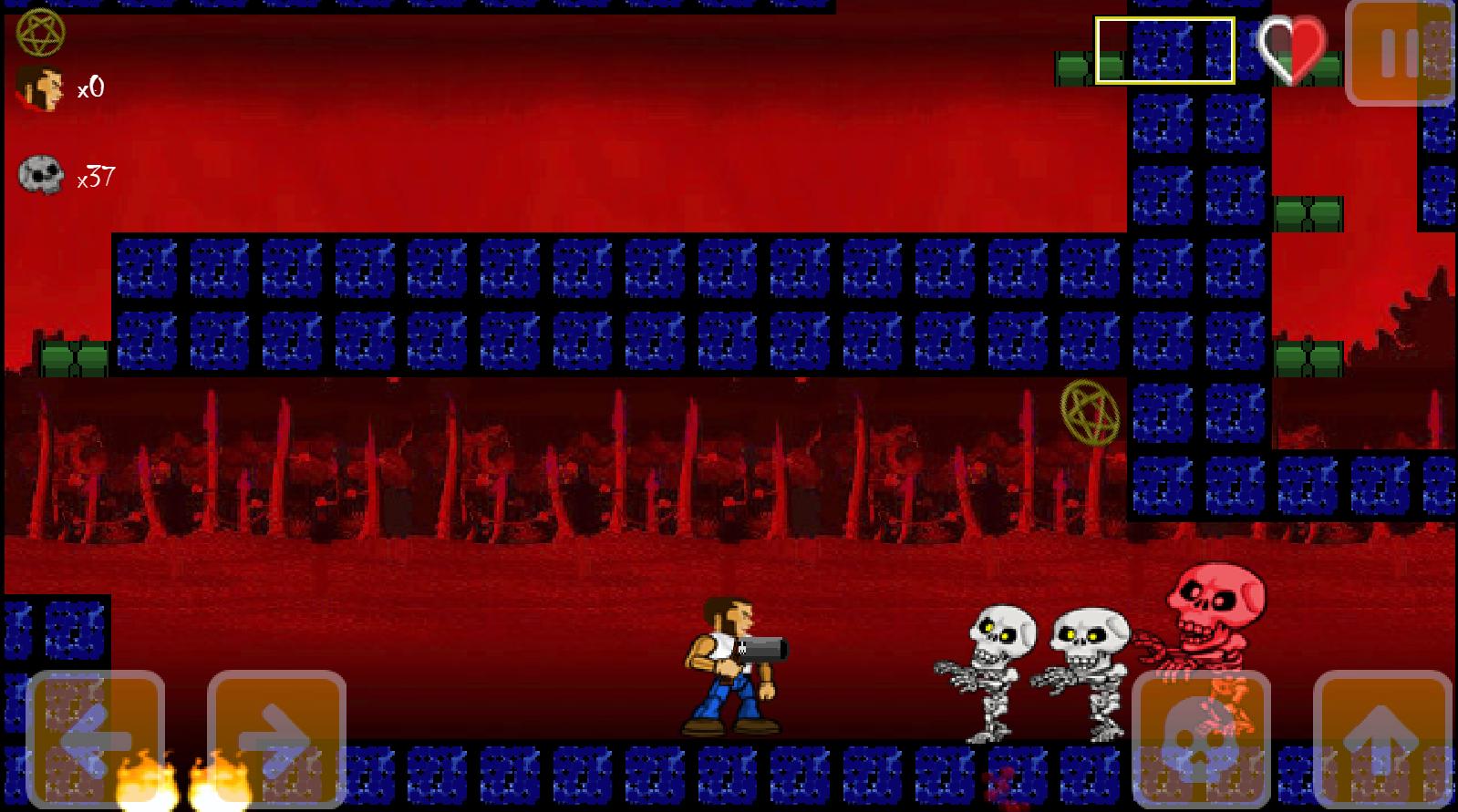Click the x37 skull count text
The width and height of the screenshot is (1458, 812).
pos(95,176)
